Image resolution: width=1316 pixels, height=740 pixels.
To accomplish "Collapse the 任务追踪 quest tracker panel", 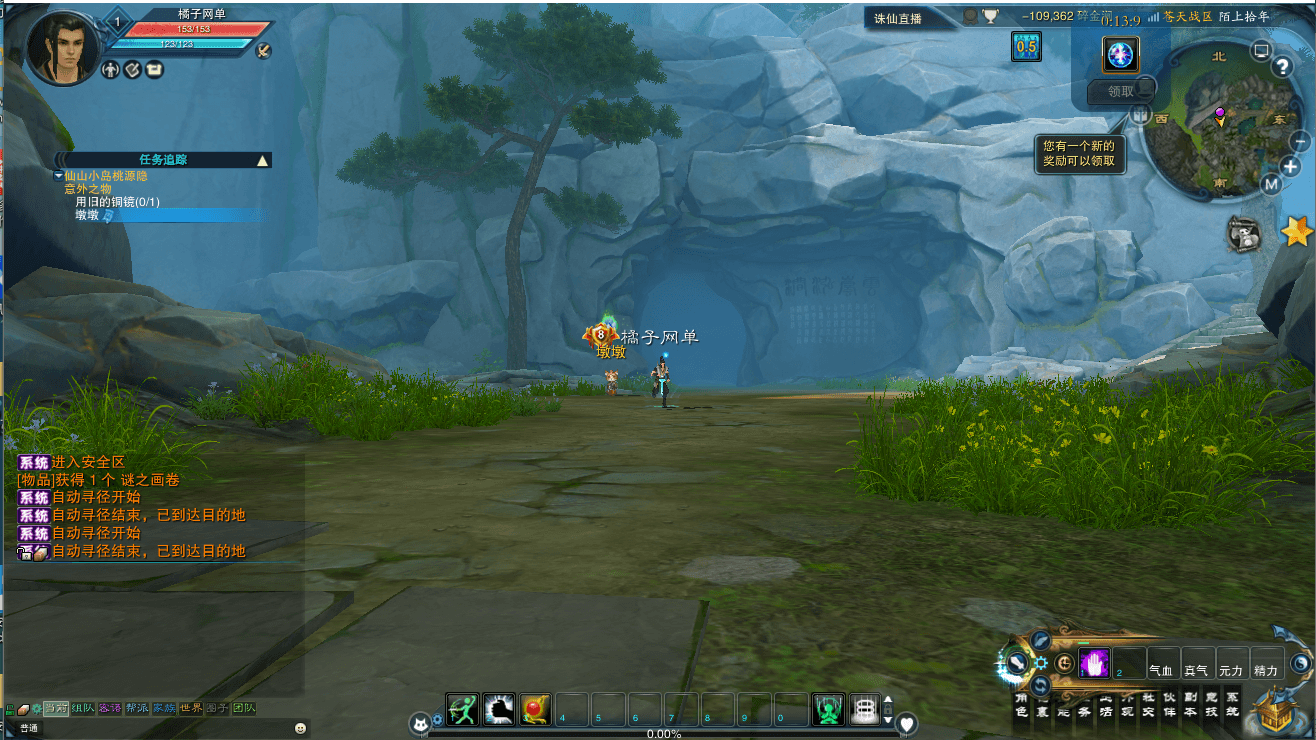I will (262, 160).
